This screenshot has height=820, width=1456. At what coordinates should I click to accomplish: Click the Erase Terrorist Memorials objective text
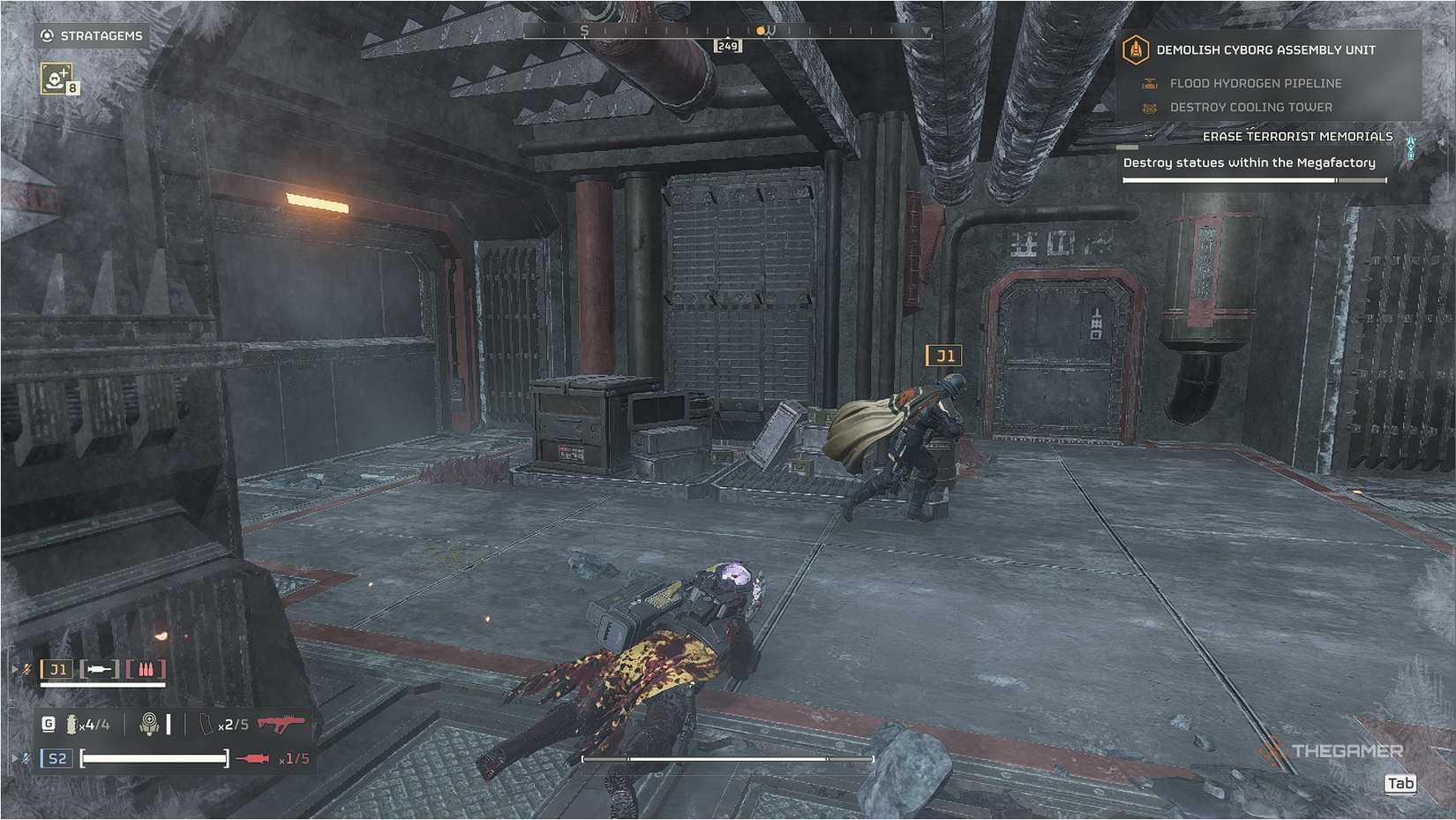[1297, 136]
